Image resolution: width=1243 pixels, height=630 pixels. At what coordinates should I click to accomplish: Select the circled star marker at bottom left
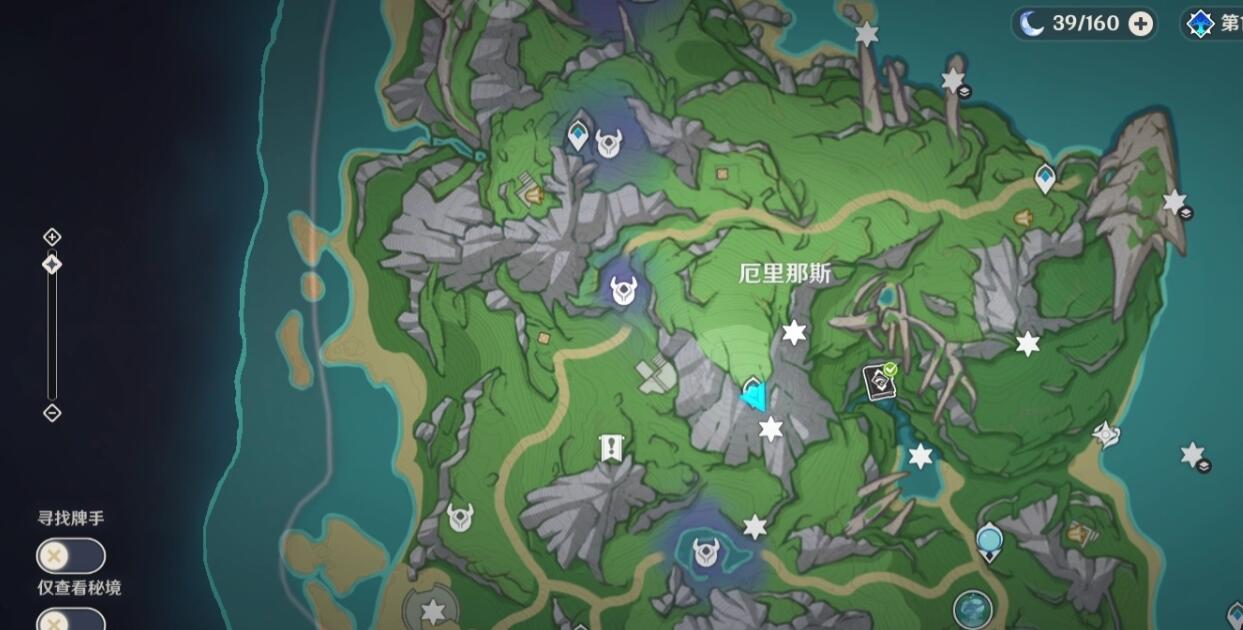[432, 609]
